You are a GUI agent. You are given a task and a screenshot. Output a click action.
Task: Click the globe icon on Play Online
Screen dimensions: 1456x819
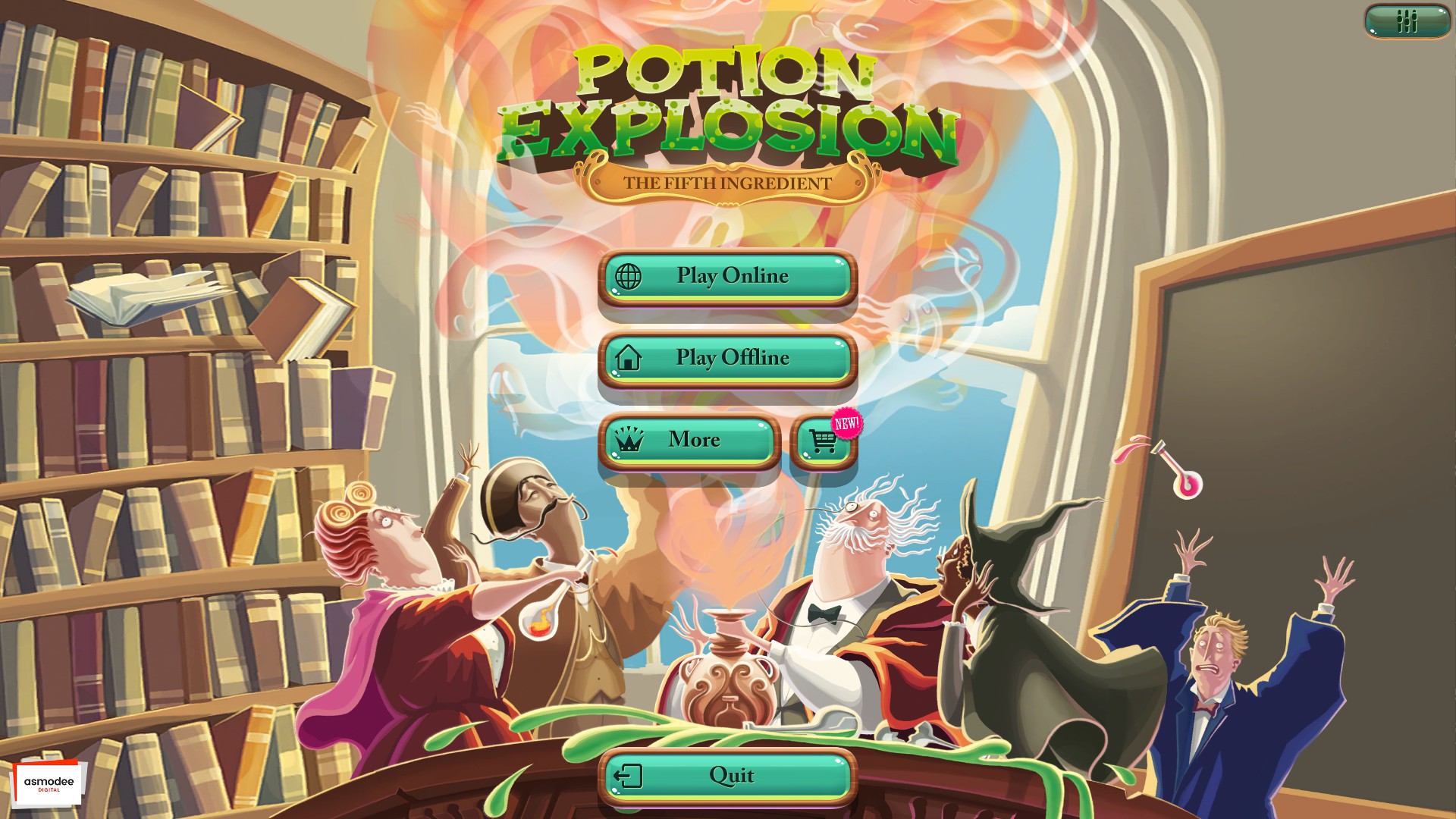(x=629, y=278)
